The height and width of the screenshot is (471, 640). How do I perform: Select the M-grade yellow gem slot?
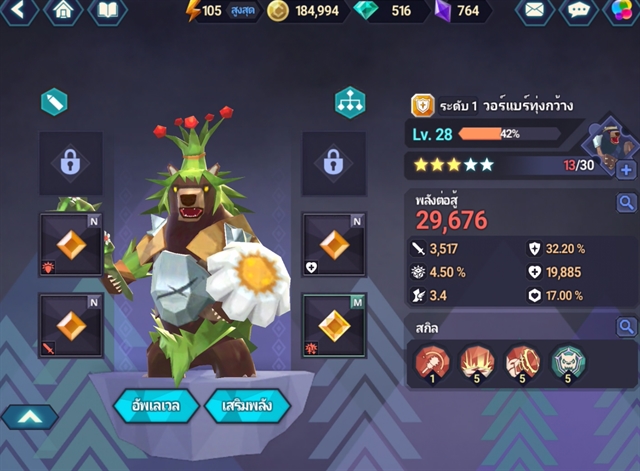[x=333, y=325]
